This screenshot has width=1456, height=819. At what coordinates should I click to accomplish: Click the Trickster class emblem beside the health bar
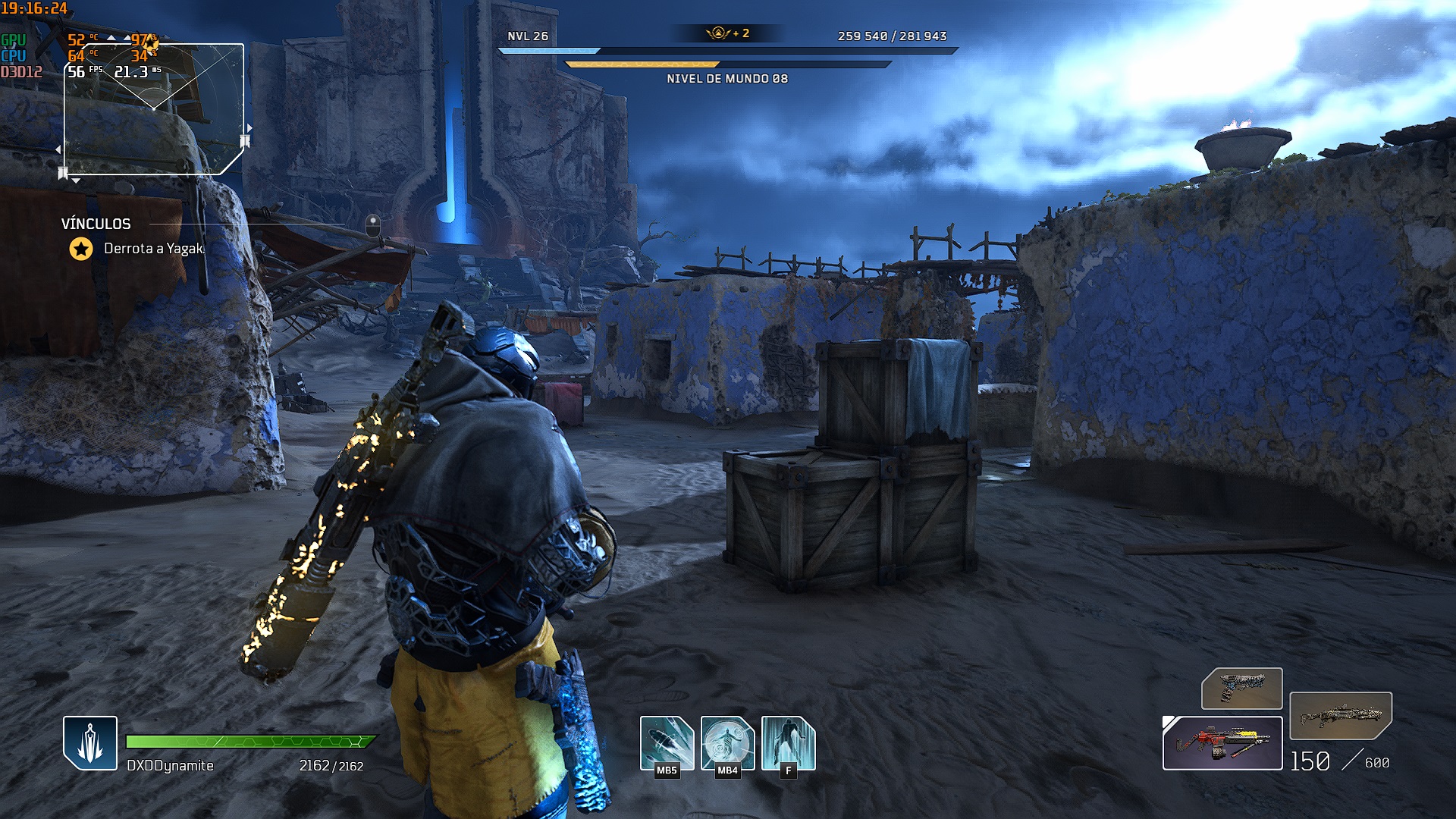[x=90, y=742]
